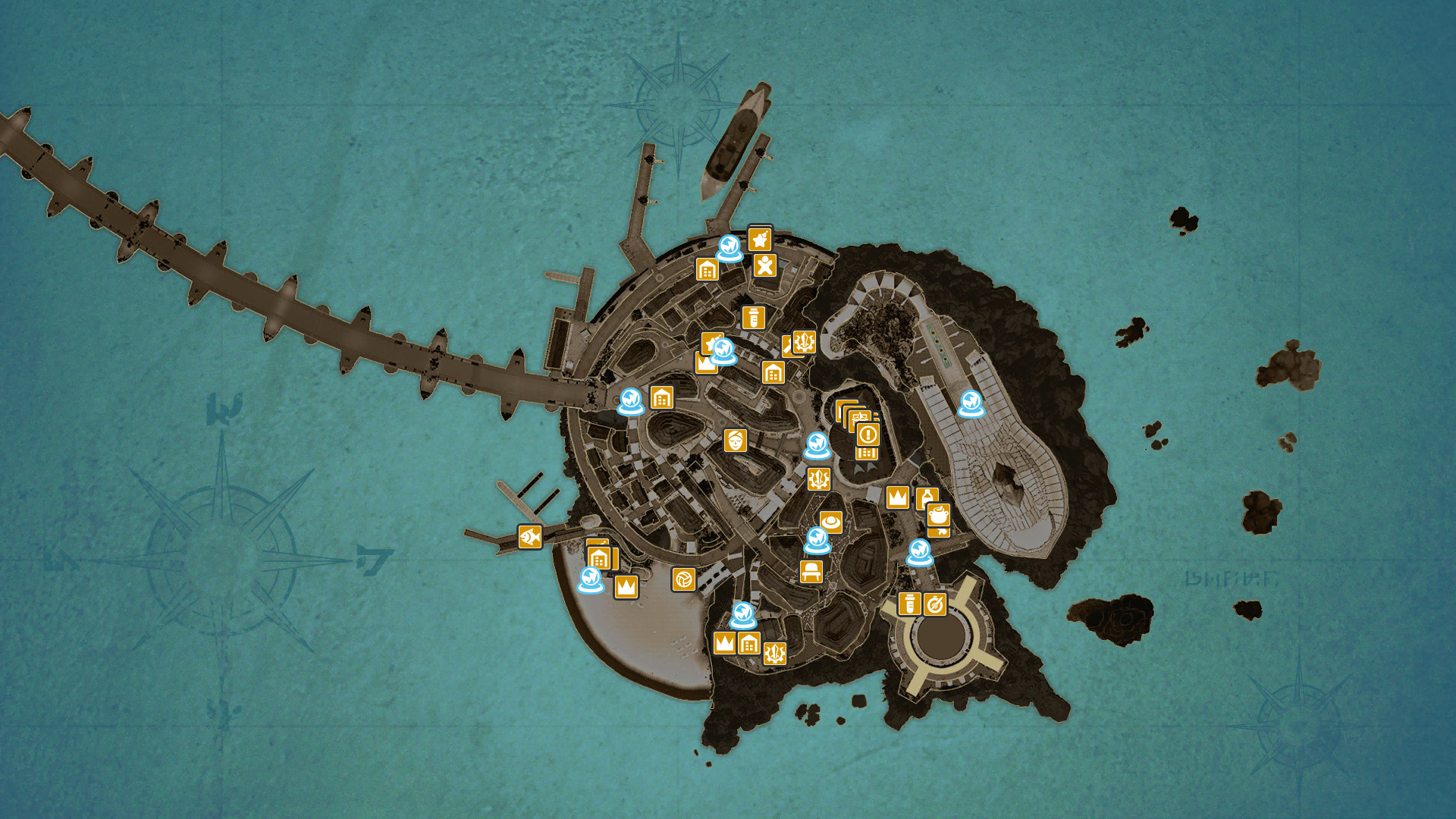Viewport: 1456px width, 819px height.
Task: Select the bottle map marker
Action: click(x=926, y=496)
